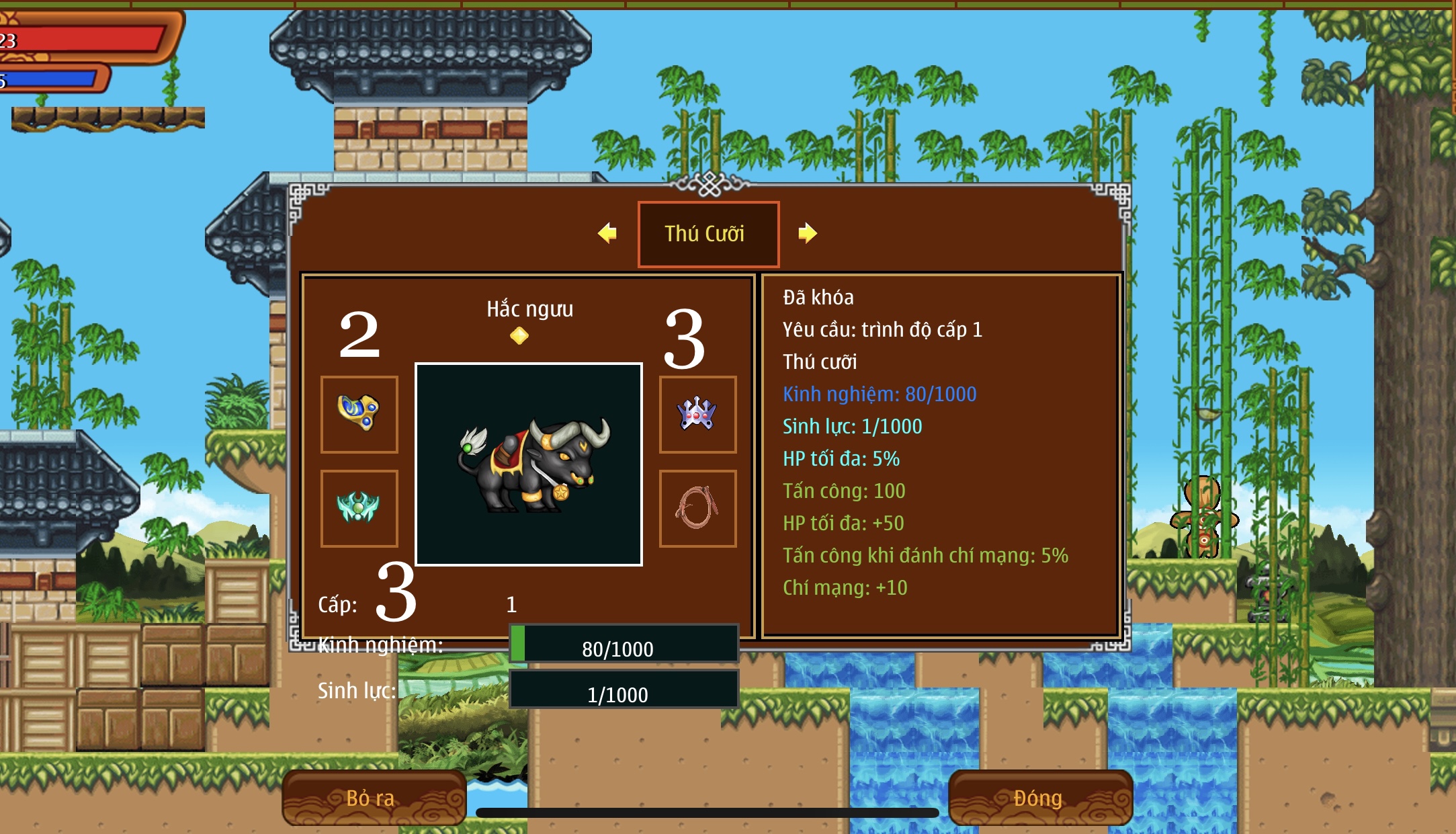The image size is (1456, 834).
Task: Select the Thú Cưỡi tab
Action: tap(708, 234)
